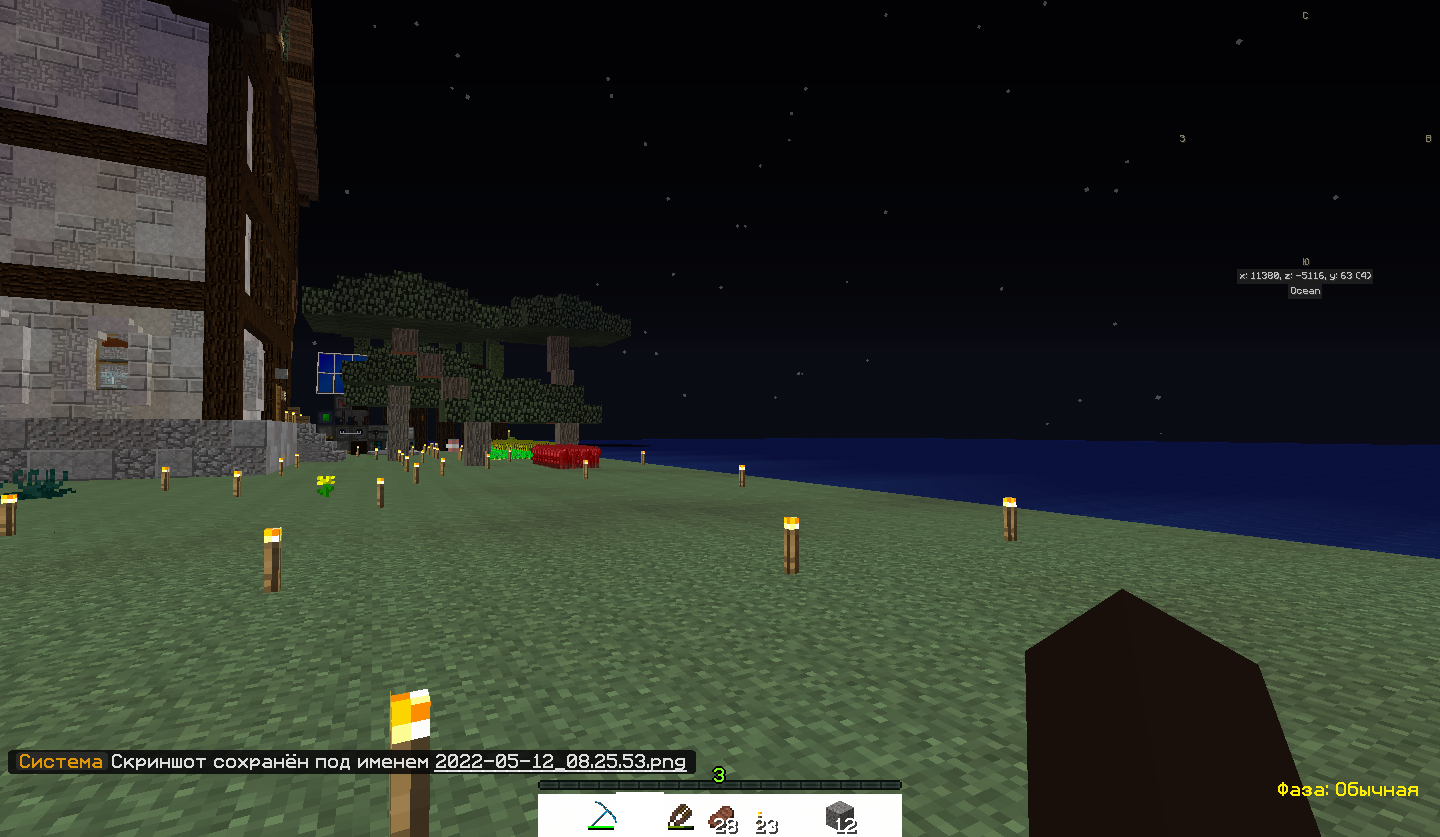Screen dimensions: 1440x837
Task: Choose the cooked meat stack of 28
Action: tap(721, 818)
